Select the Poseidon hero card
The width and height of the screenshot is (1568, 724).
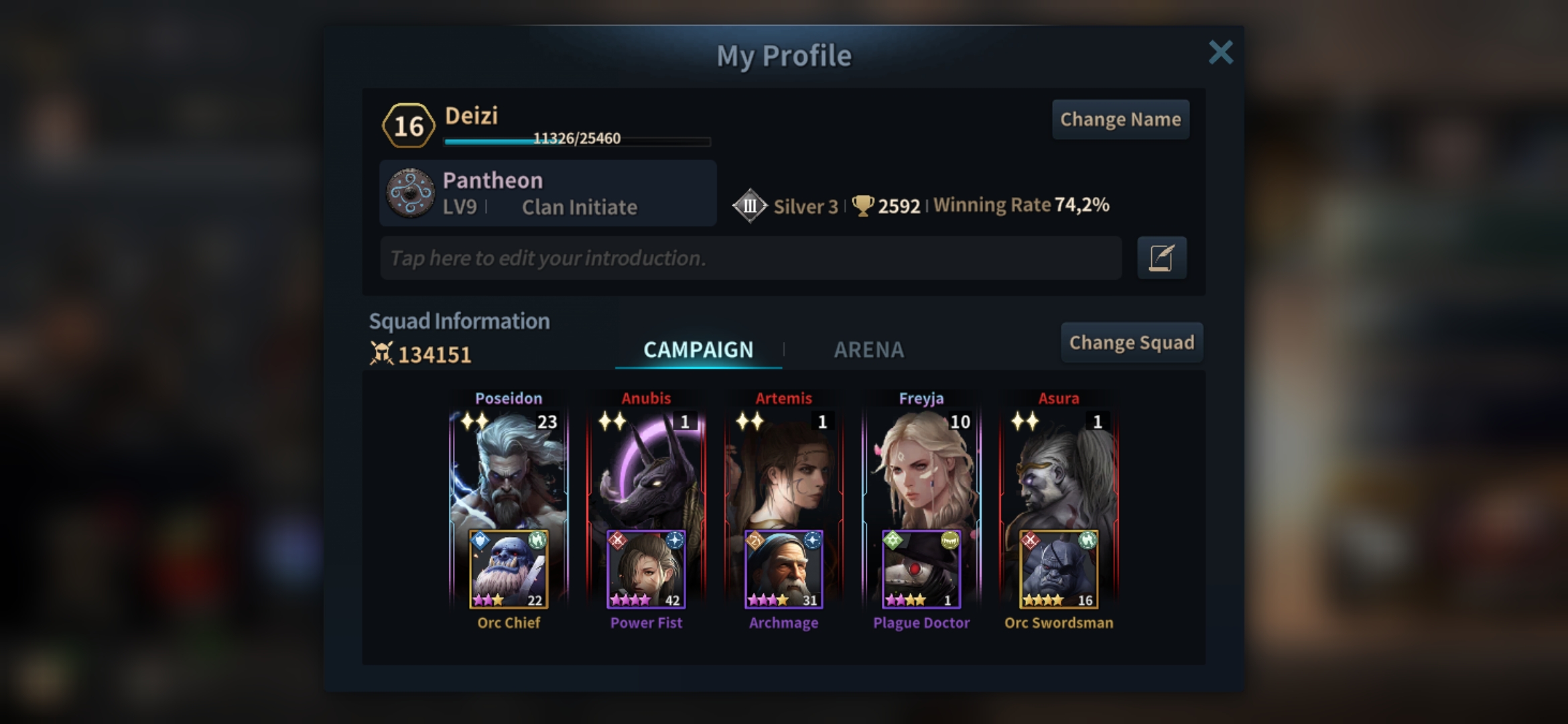coord(509,469)
